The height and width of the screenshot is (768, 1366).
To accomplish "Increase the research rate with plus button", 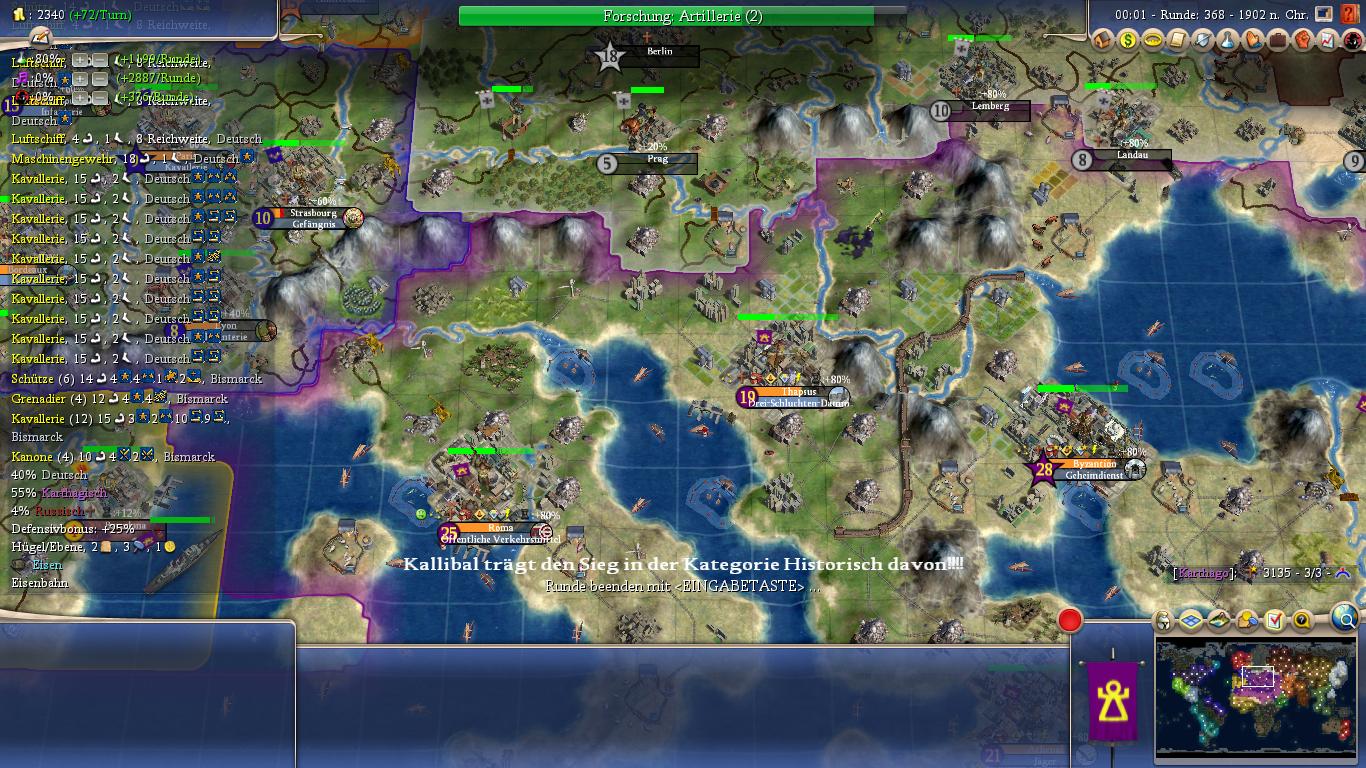I will click(81, 61).
